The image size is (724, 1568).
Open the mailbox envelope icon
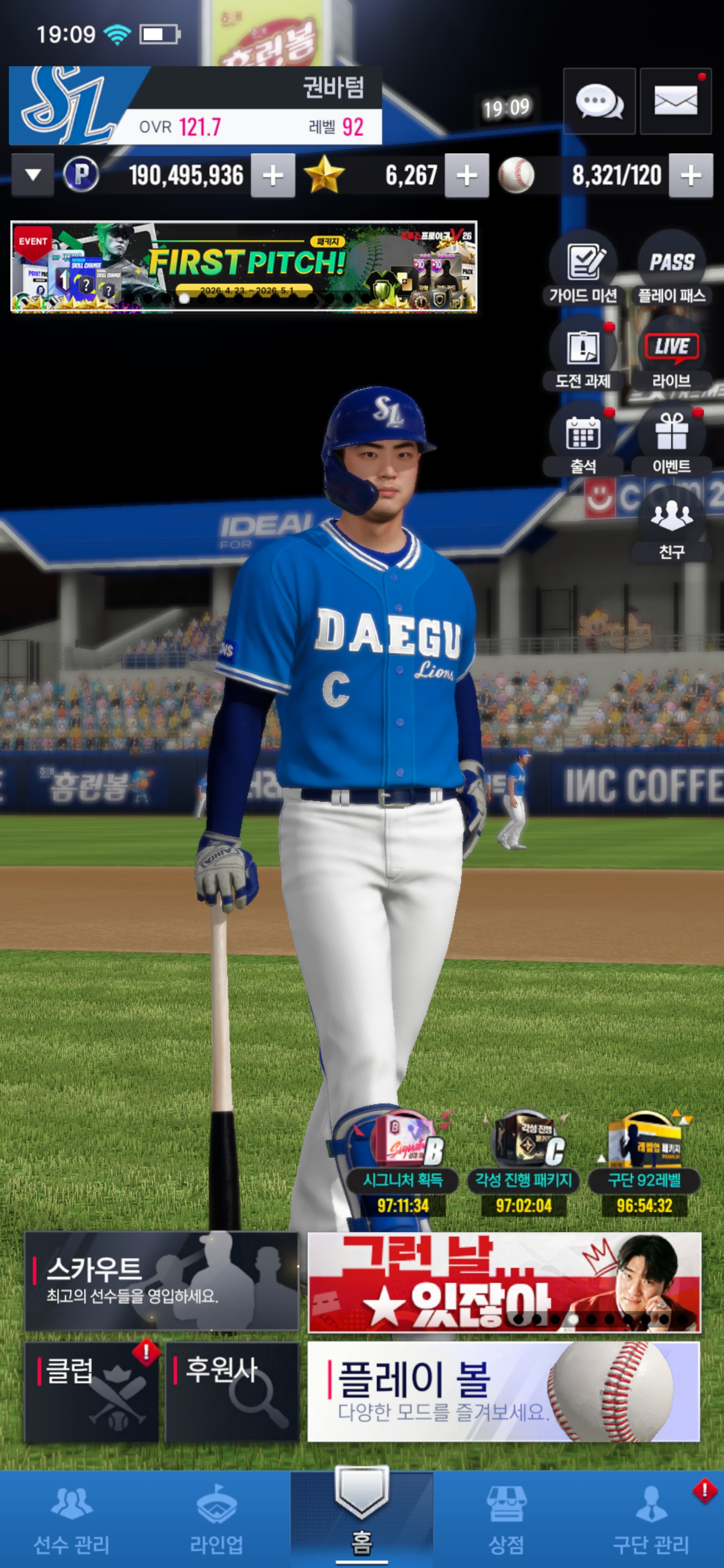(x=675, y=101)
